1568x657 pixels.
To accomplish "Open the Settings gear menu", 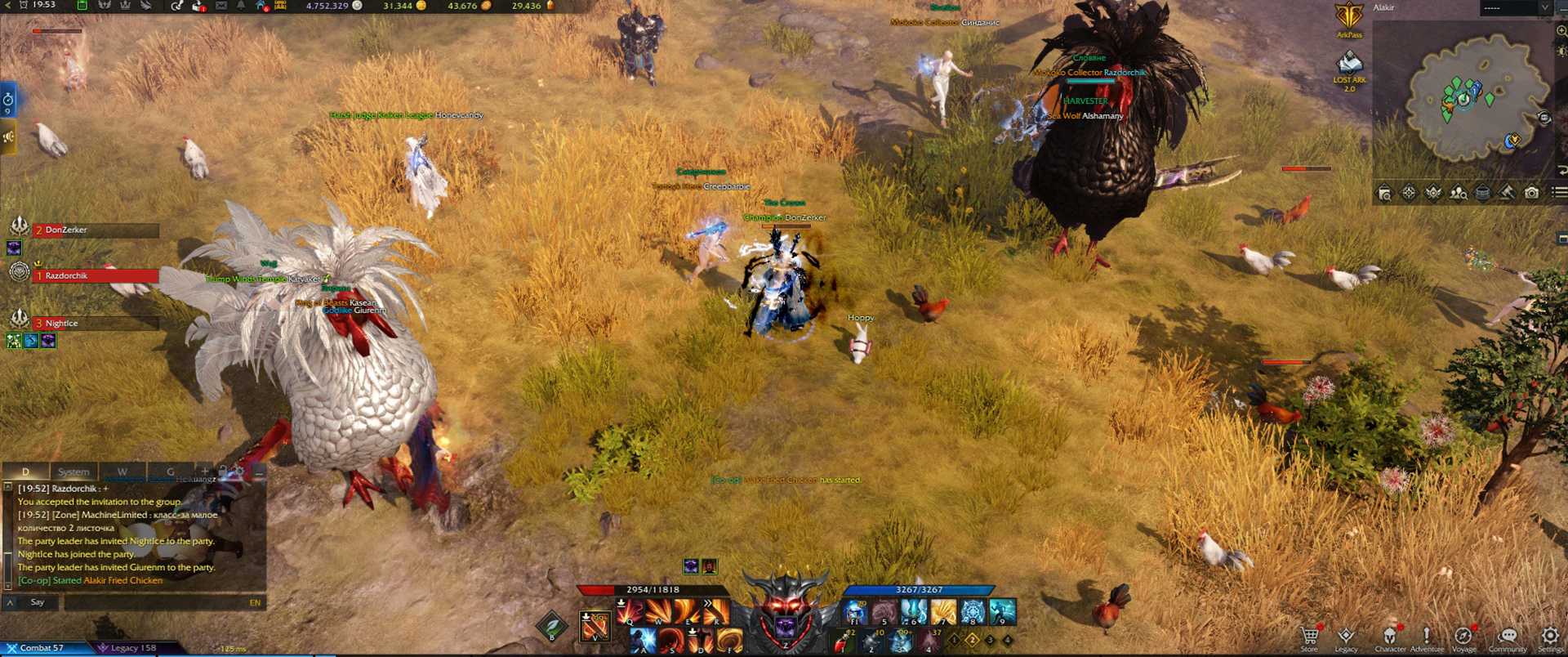I will coord(1550,636).
